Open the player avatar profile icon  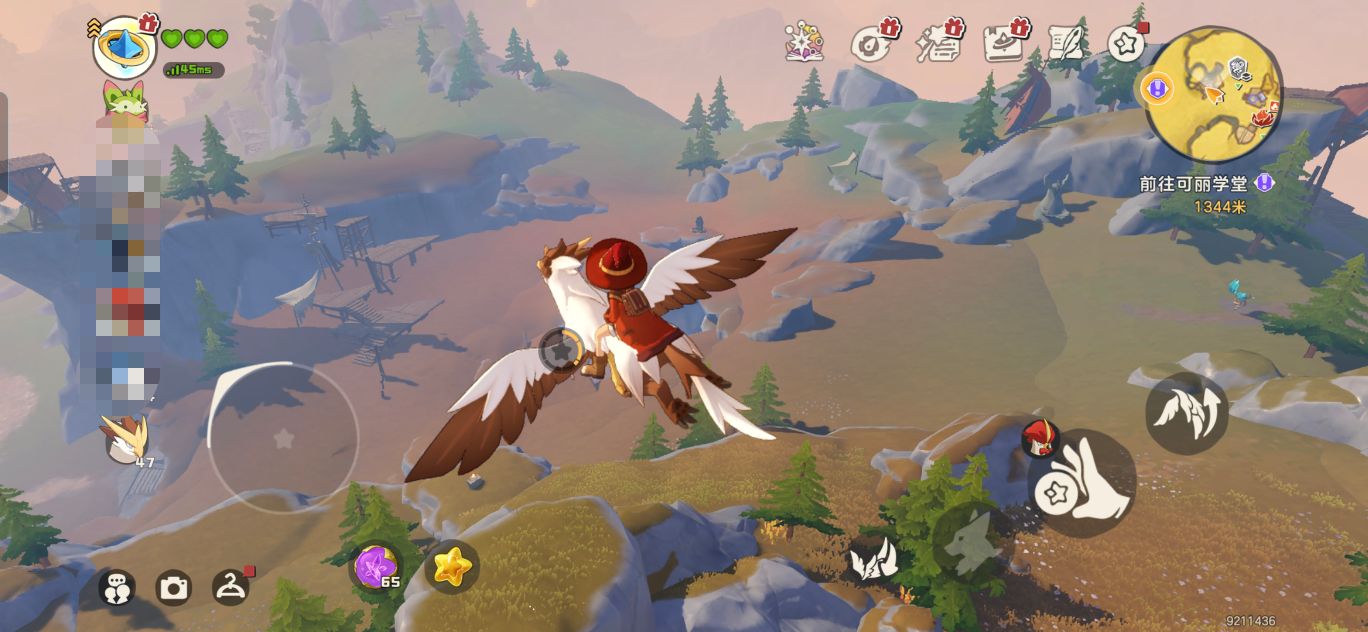tap(124, 46)
